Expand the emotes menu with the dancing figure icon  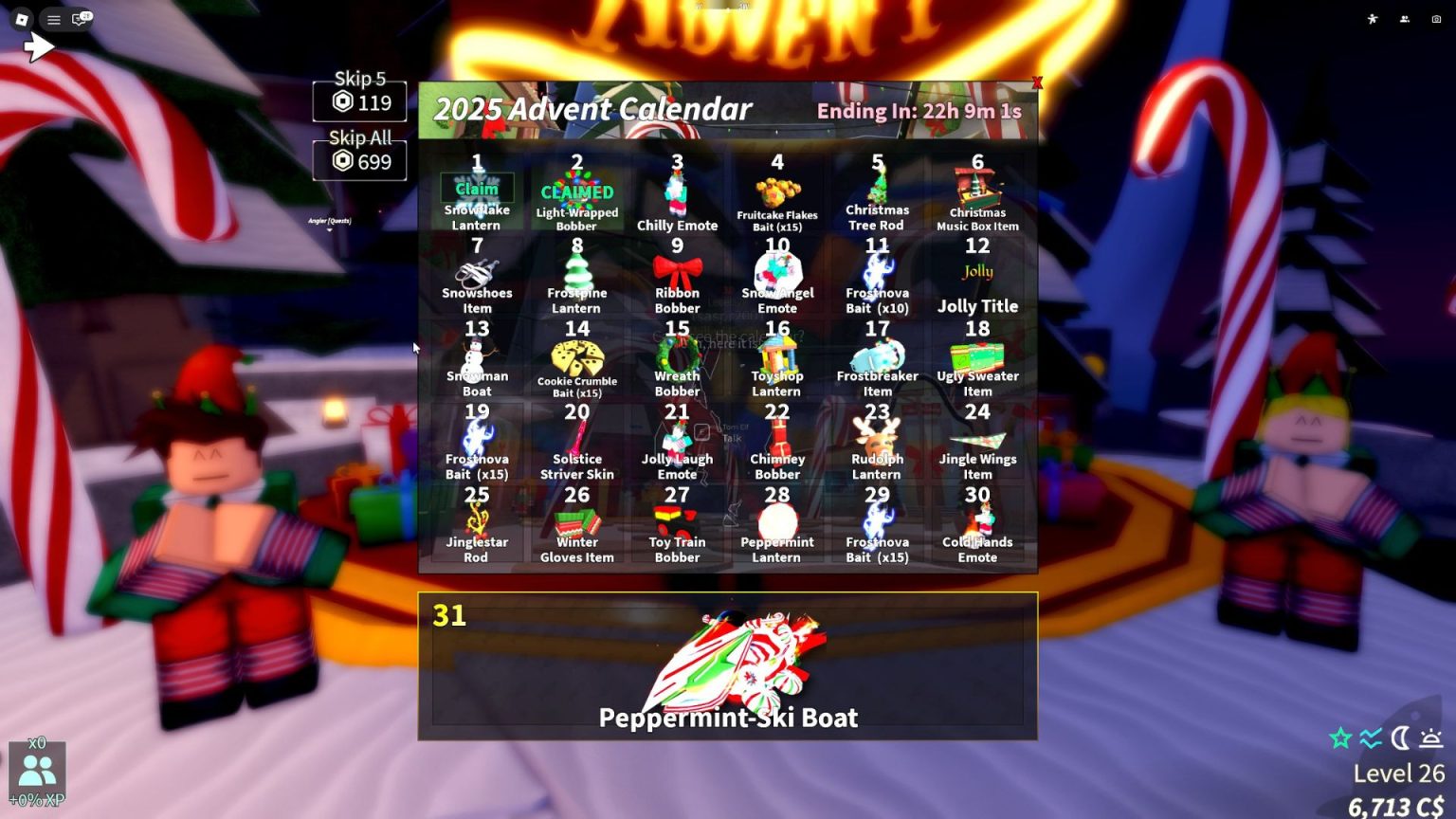click(1372, 18)
